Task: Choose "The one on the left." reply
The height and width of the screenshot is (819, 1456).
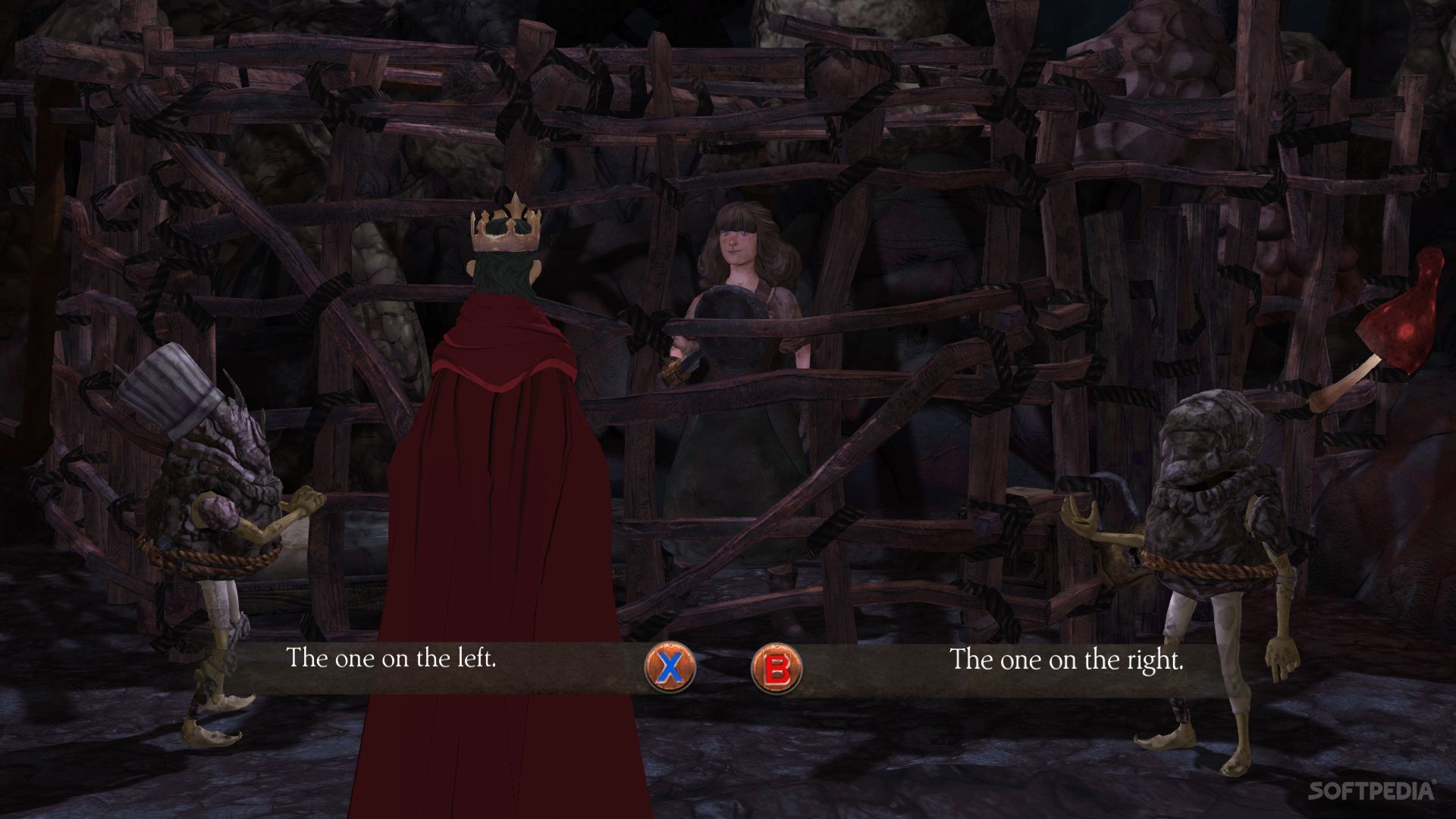Action: tap(391, 657)
